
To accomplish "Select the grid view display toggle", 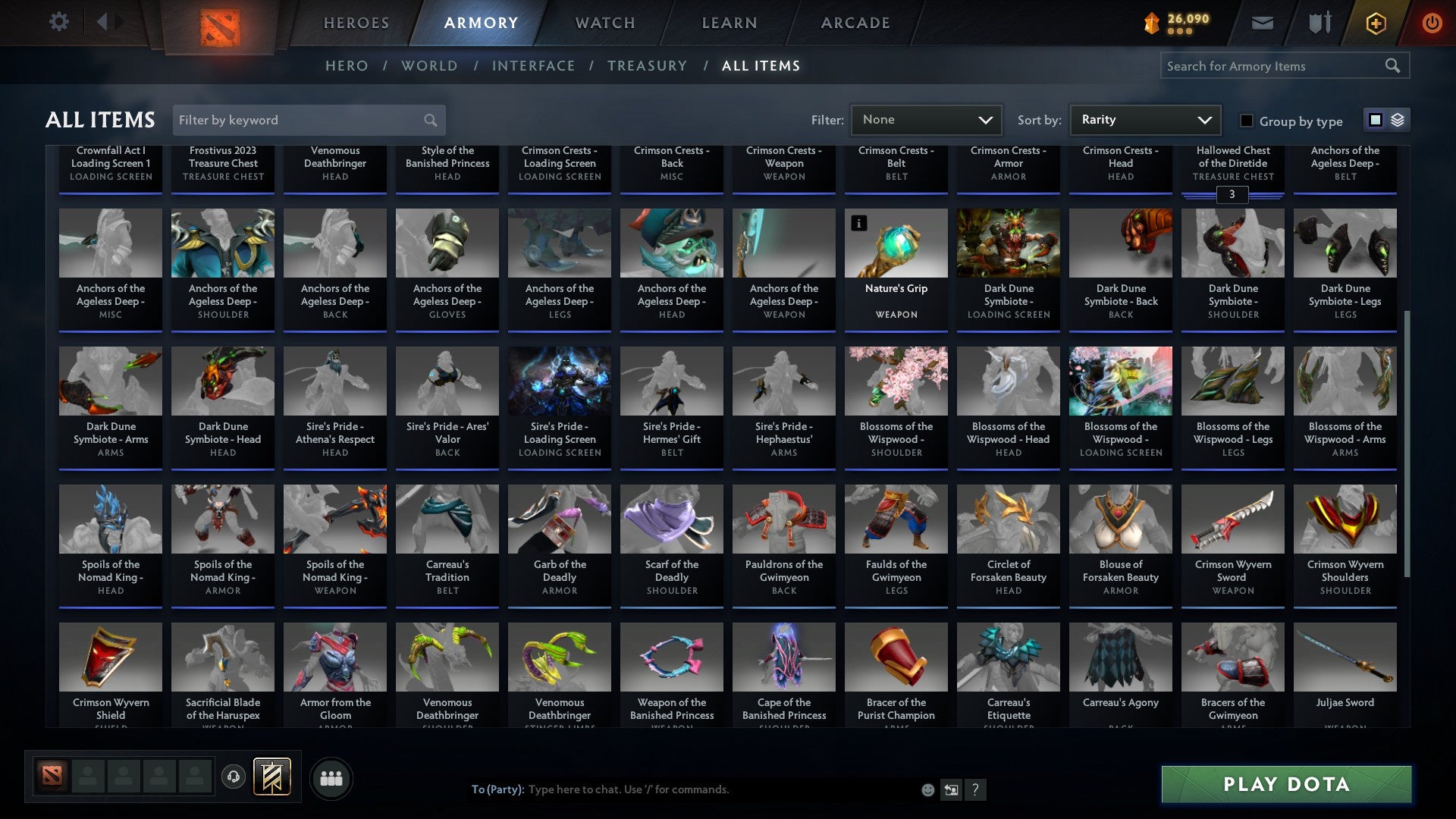I will click(x=1375, y=120).
